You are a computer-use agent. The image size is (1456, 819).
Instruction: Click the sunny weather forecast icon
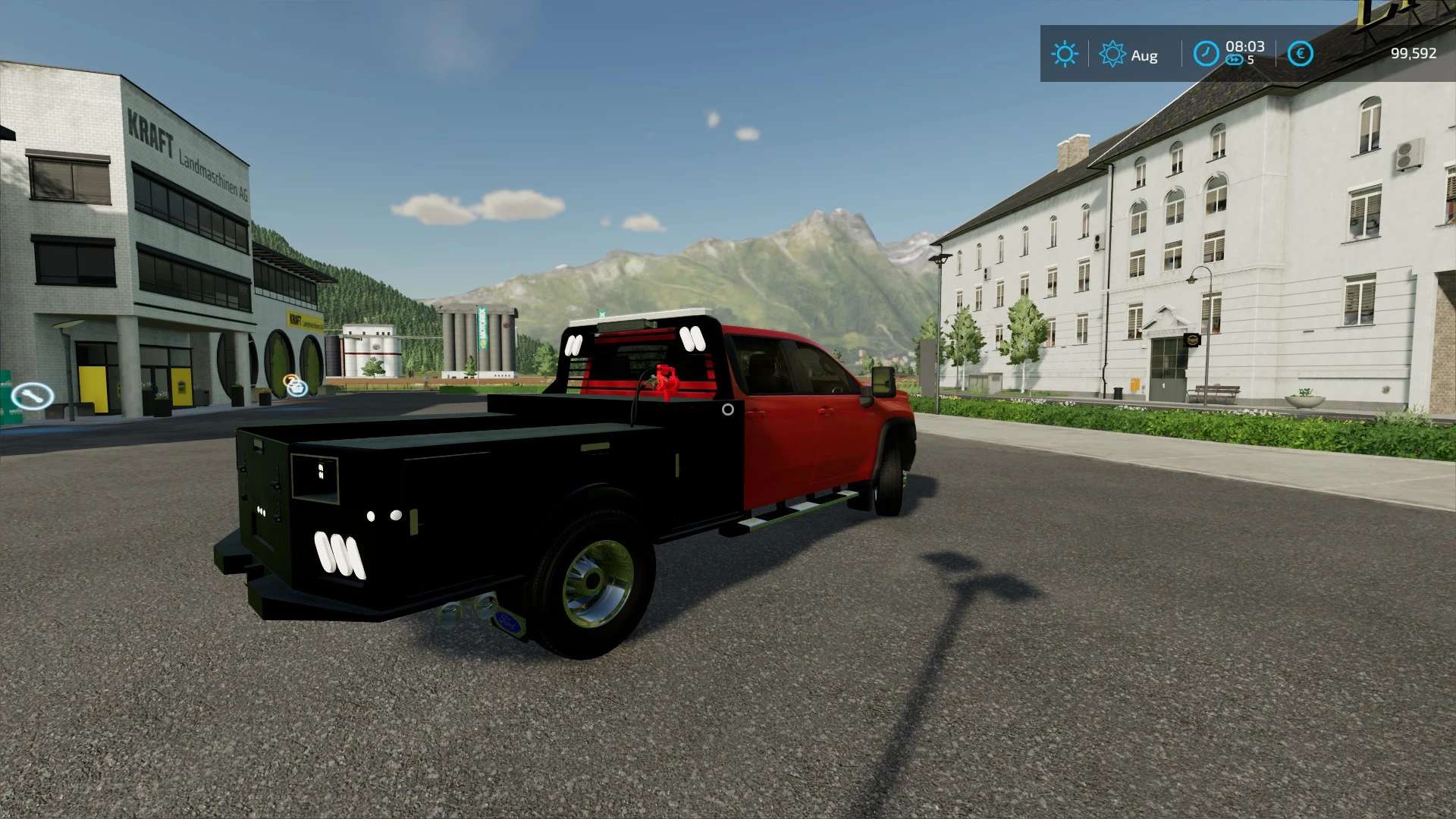tap(1064, 54)
